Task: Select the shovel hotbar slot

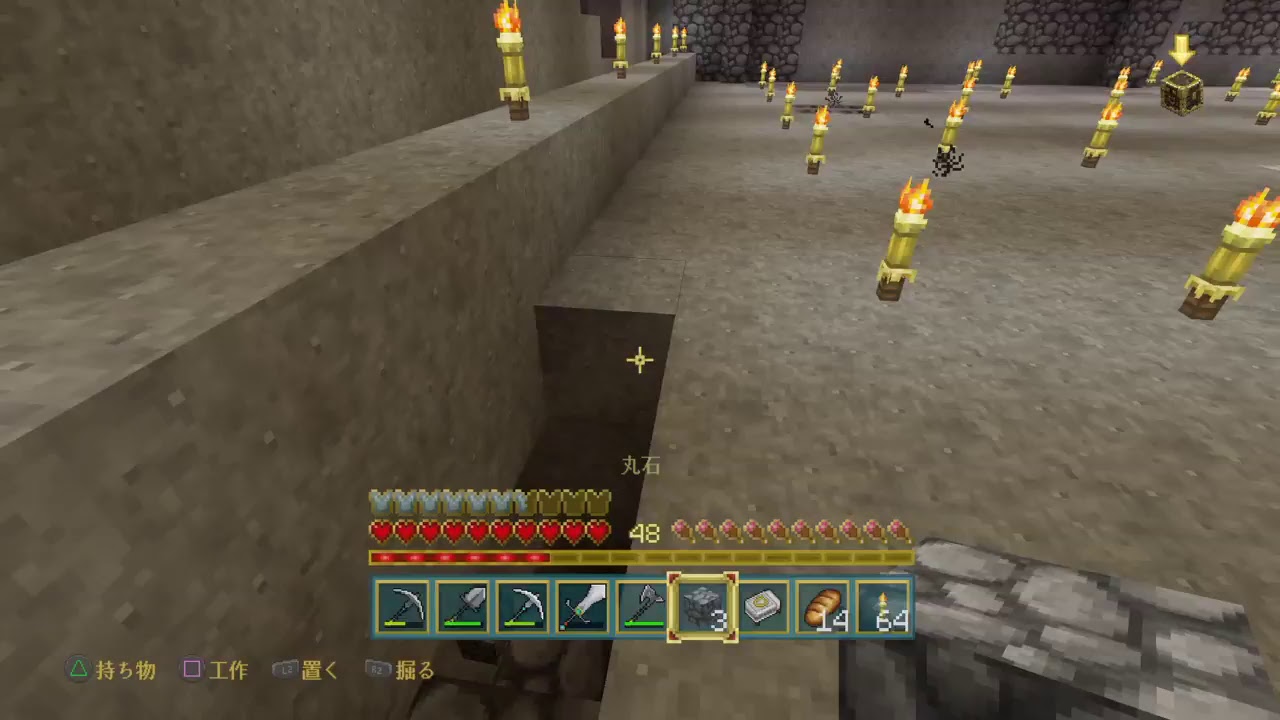Action: (464, 605)
